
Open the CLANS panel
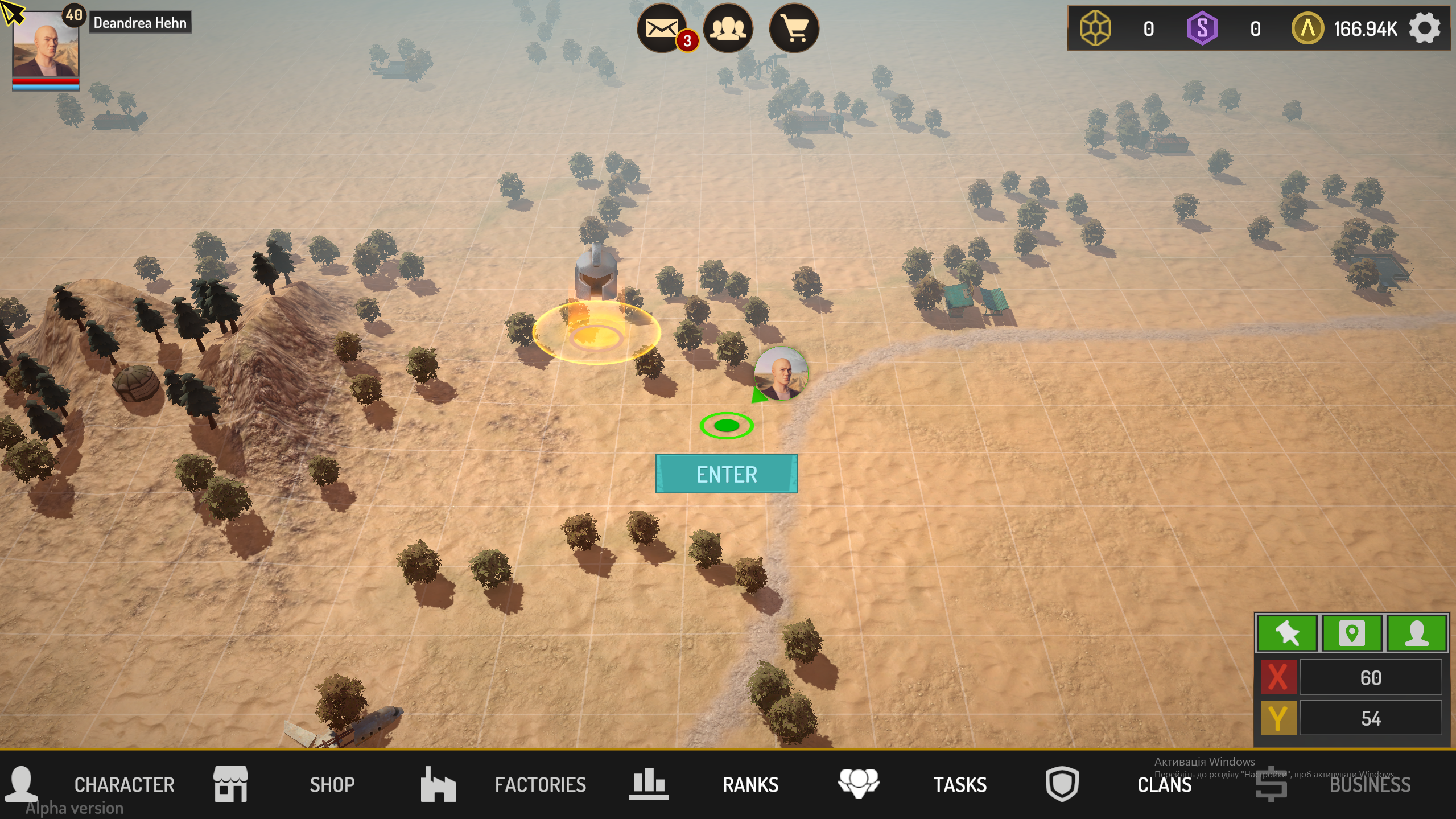tap(1165, 785)
